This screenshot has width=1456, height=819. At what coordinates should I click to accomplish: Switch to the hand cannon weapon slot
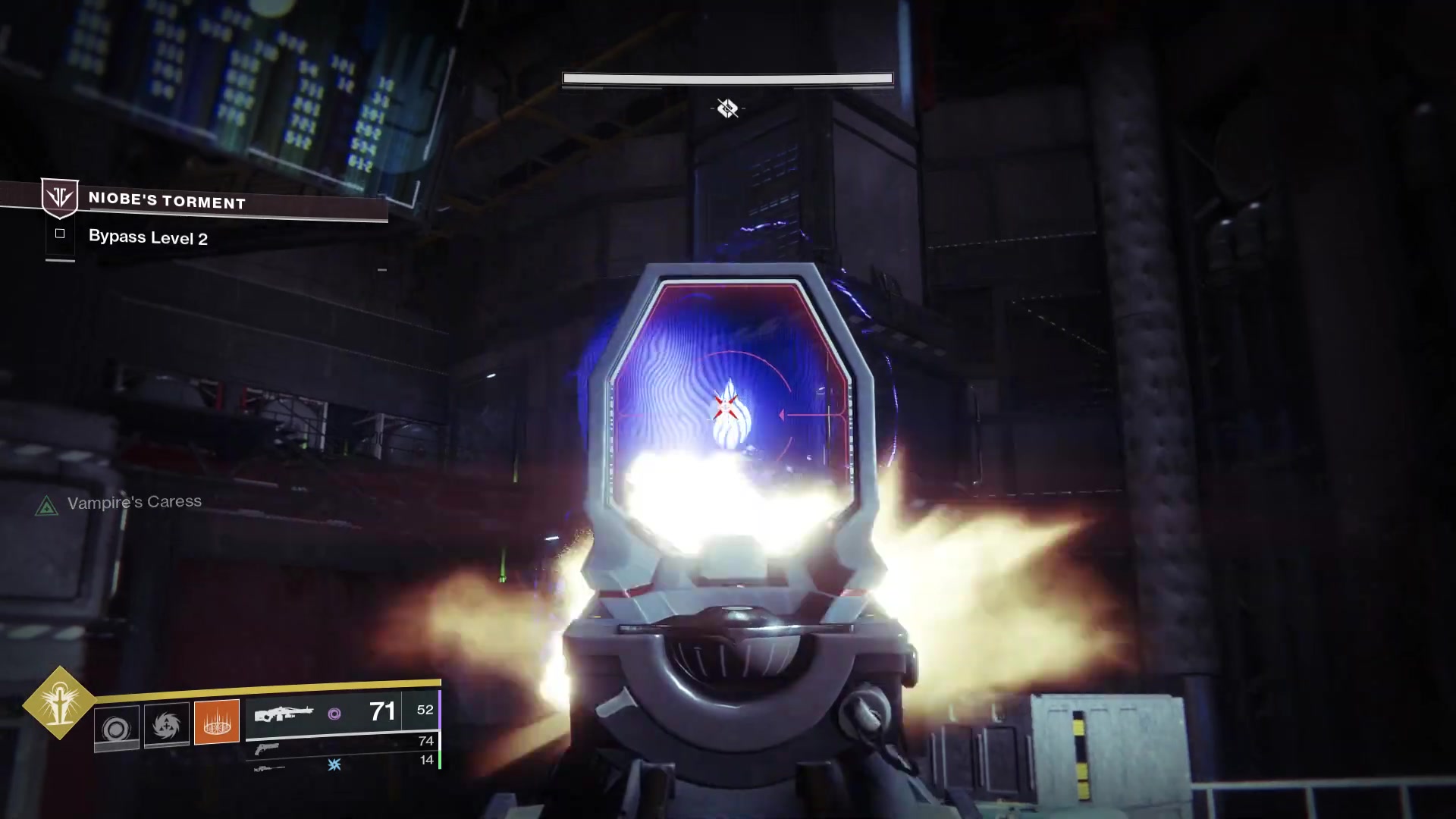click(267, 748)
